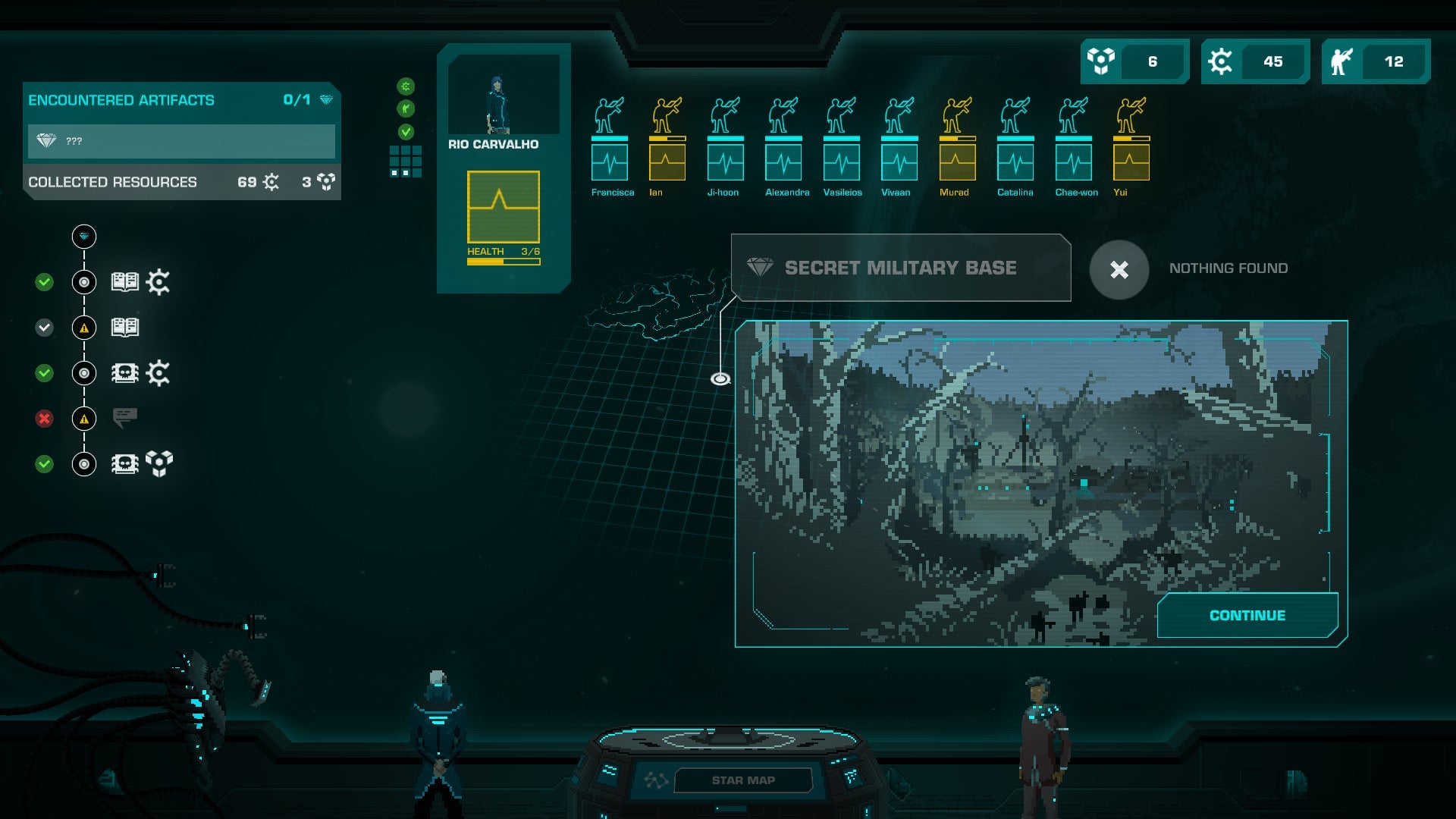Expand the top diamond node of the mission timeline
The image size is (1456, 819).
[84, 235]
